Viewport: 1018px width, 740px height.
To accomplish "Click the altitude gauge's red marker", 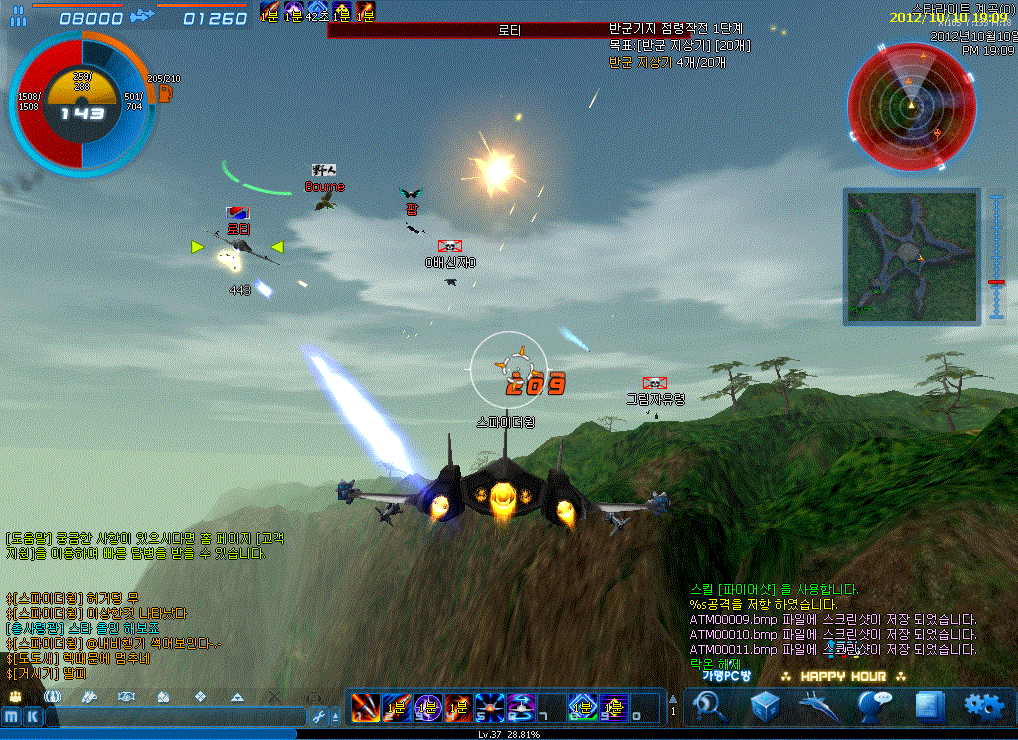I will (996, 283).
